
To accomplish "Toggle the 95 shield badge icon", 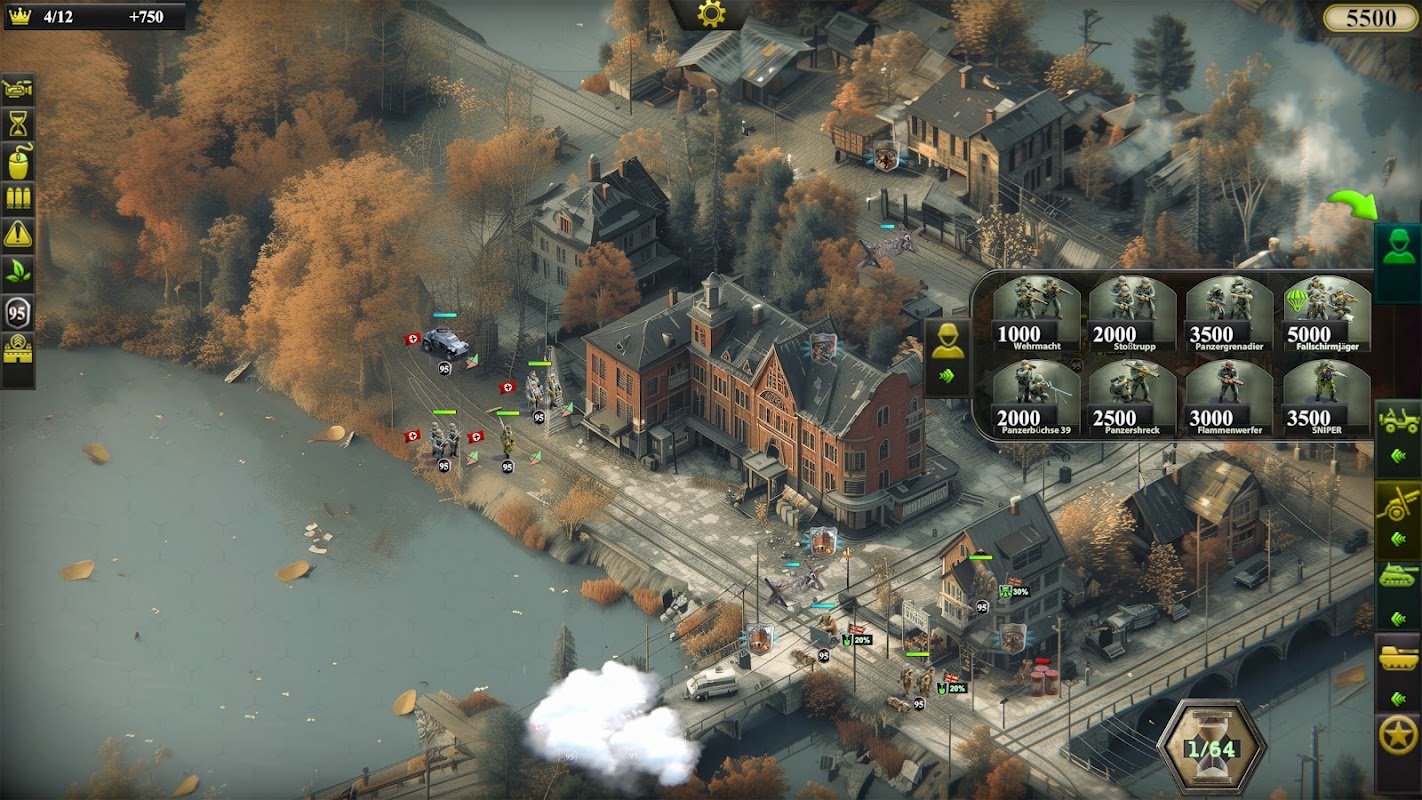I will pyautogui.click(x=18, y=312).
